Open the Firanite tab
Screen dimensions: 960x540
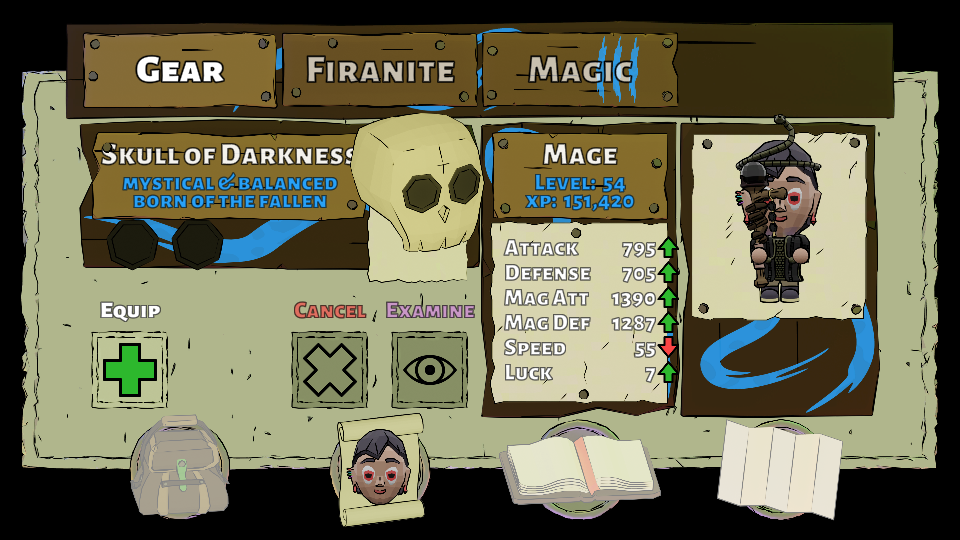(x=380, y=70)
